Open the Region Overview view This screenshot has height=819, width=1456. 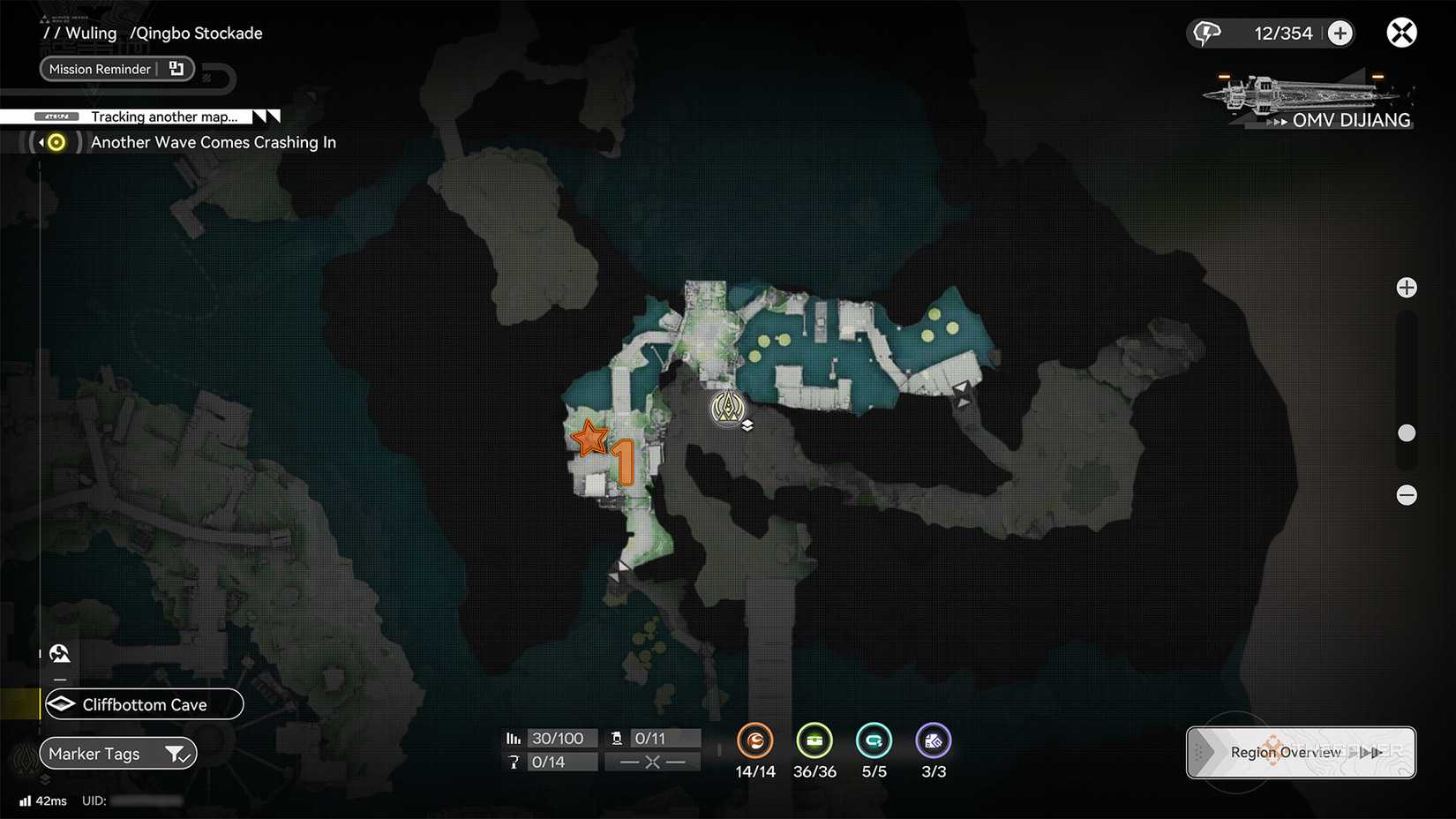coord(1286,752)
